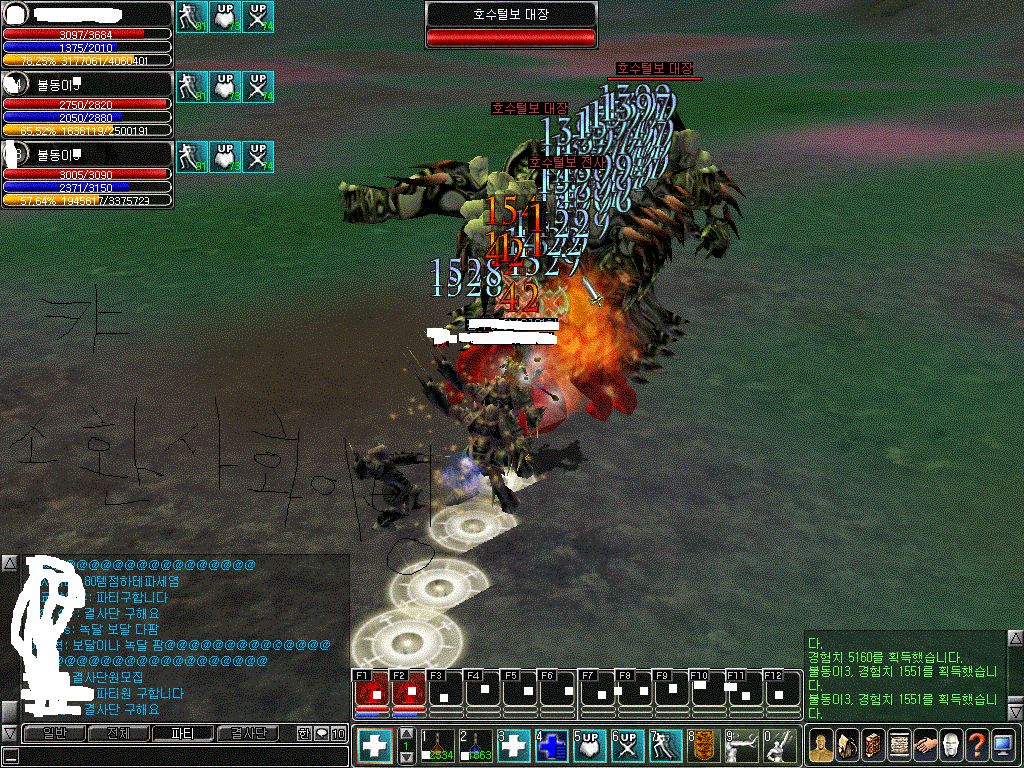Screen dimensions: 1024x768
Task: Open help with the question mark
Action: click(x=977, y=746)
